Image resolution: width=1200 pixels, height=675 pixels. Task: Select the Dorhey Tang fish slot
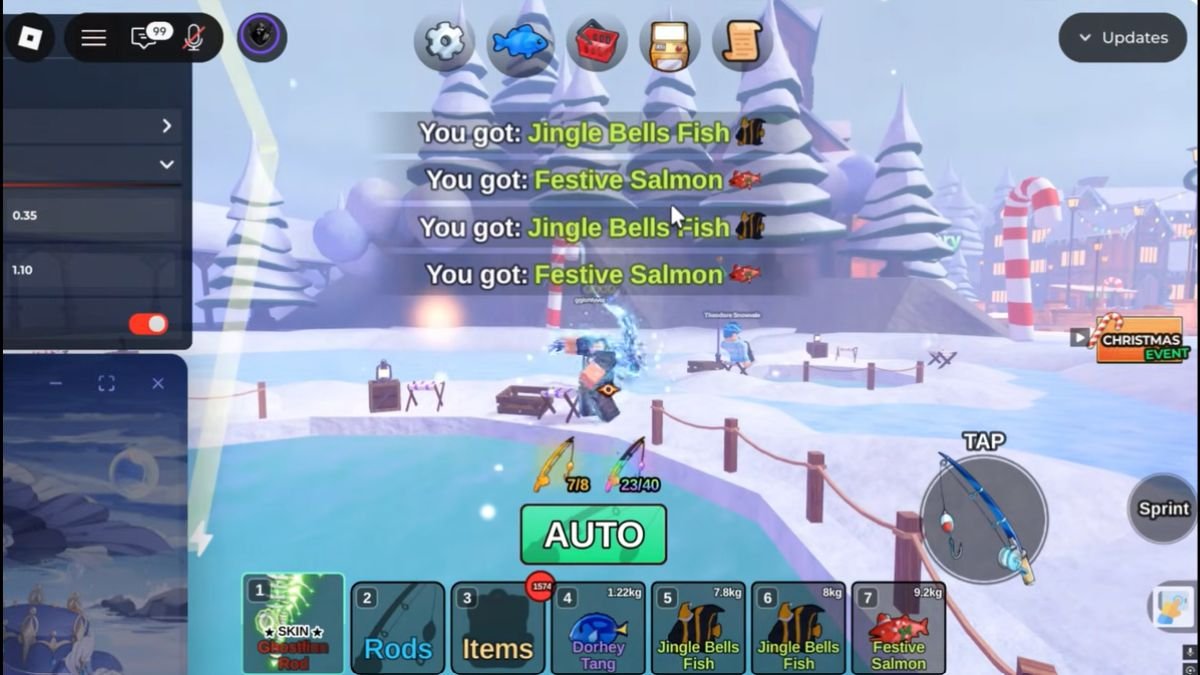[x=598, y=629]
